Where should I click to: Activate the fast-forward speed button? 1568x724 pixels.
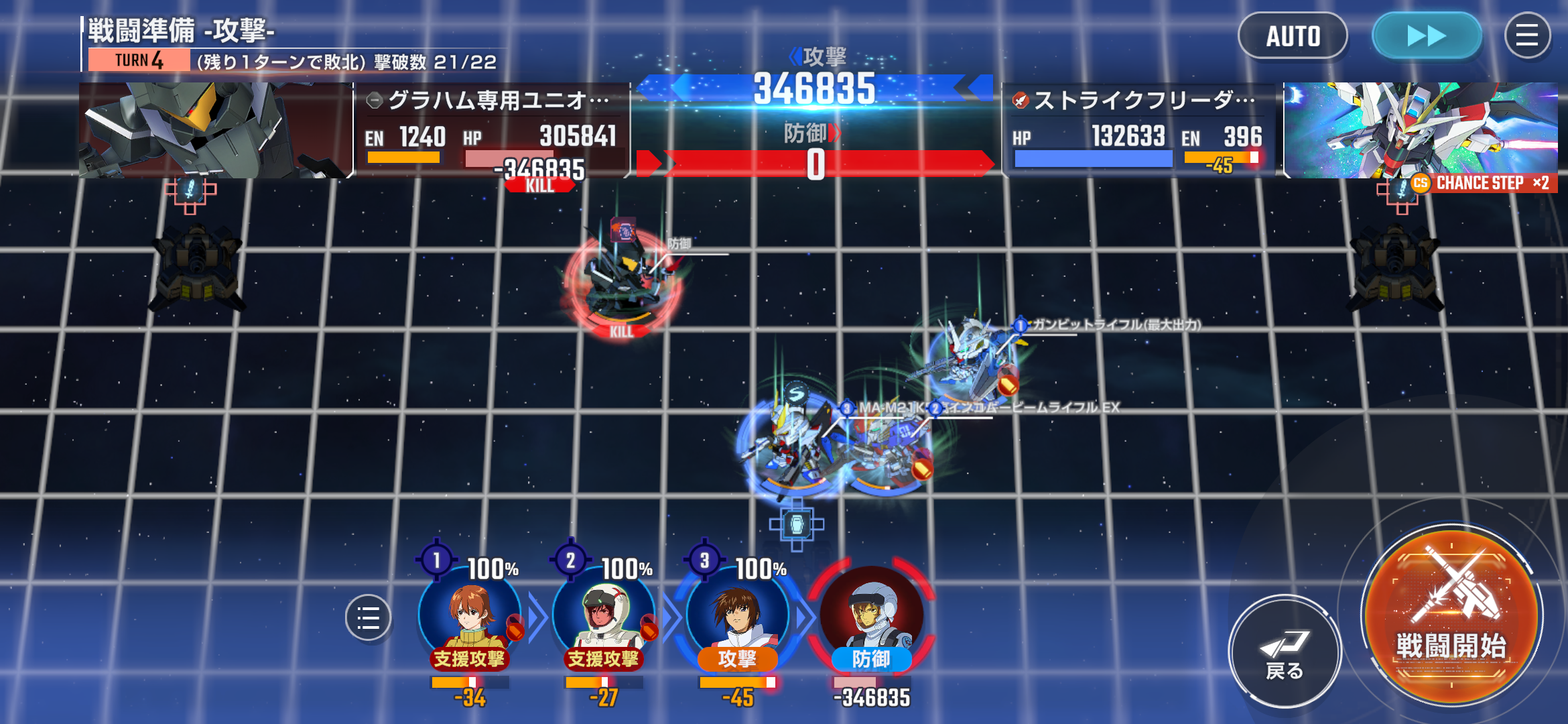(x=1426, y=36)
